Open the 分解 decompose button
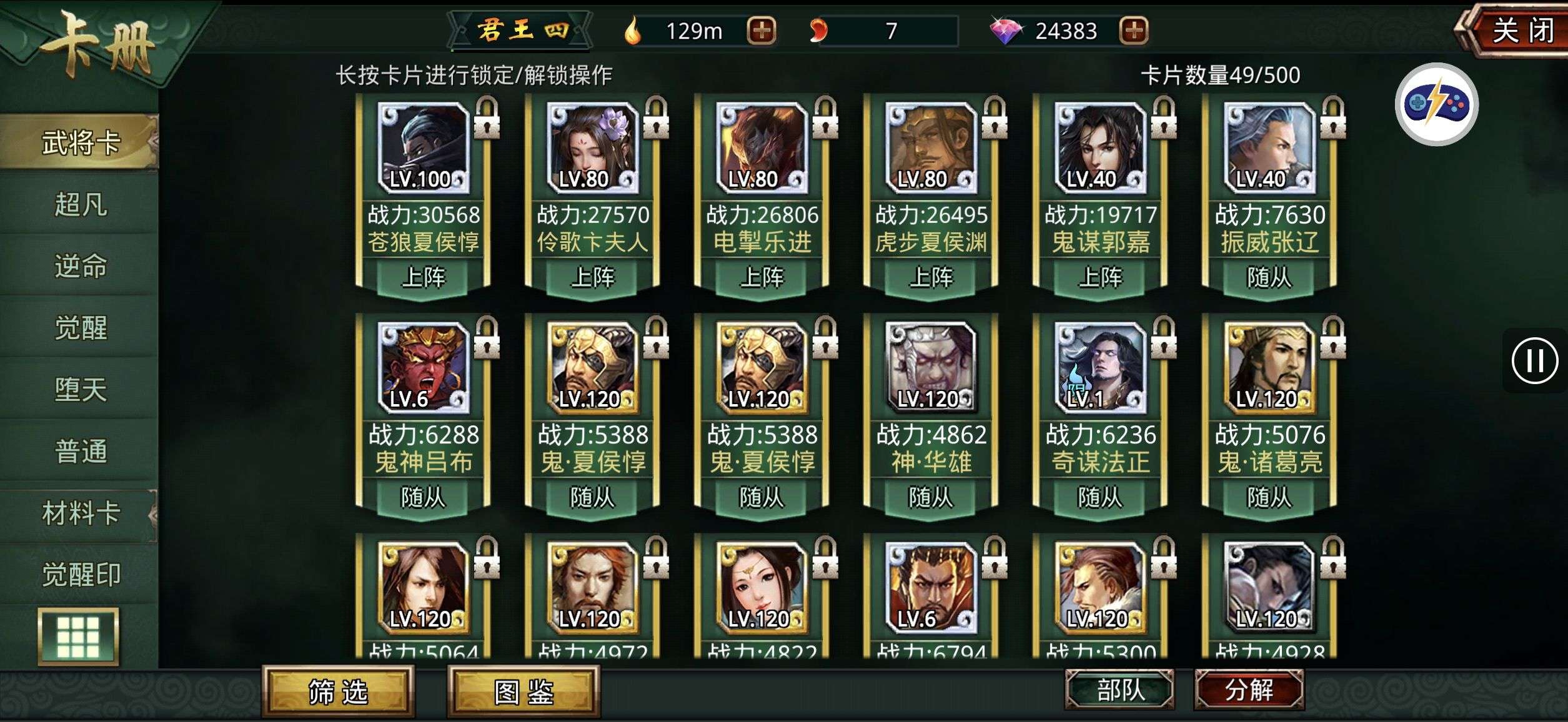 1249,690
